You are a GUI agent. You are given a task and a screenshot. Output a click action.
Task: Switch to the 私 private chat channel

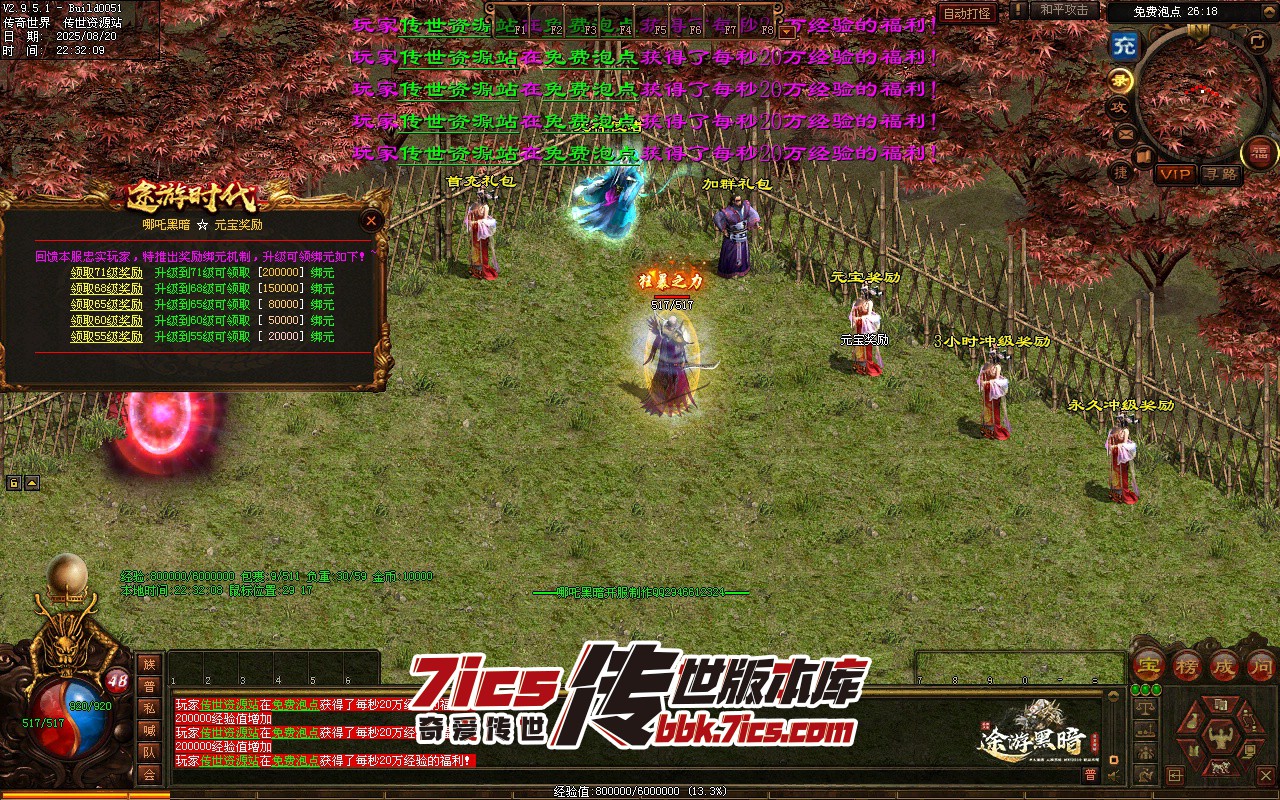(x=149, y=708)
